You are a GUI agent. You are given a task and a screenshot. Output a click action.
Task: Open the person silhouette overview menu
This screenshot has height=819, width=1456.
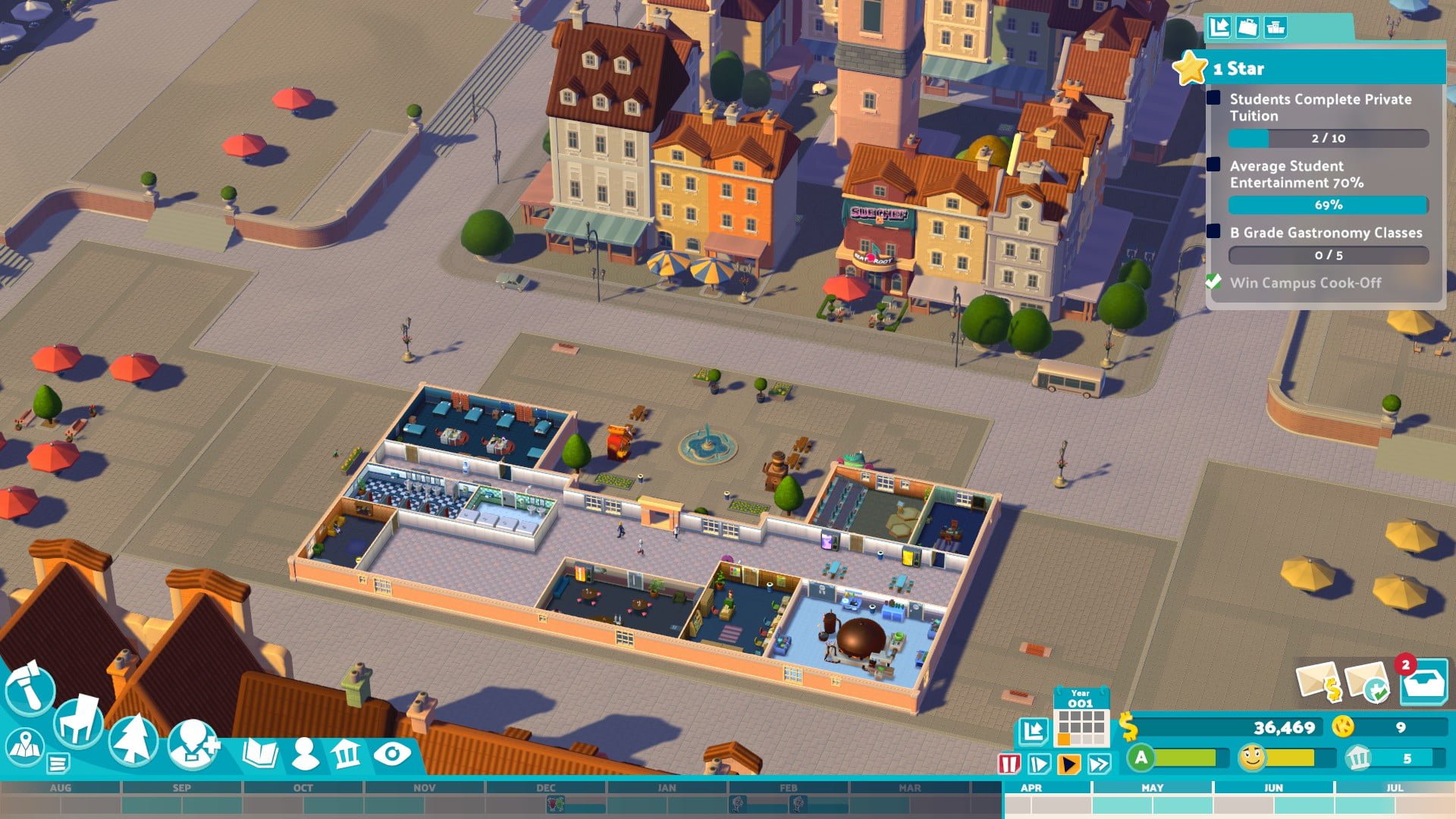(305, 753)
